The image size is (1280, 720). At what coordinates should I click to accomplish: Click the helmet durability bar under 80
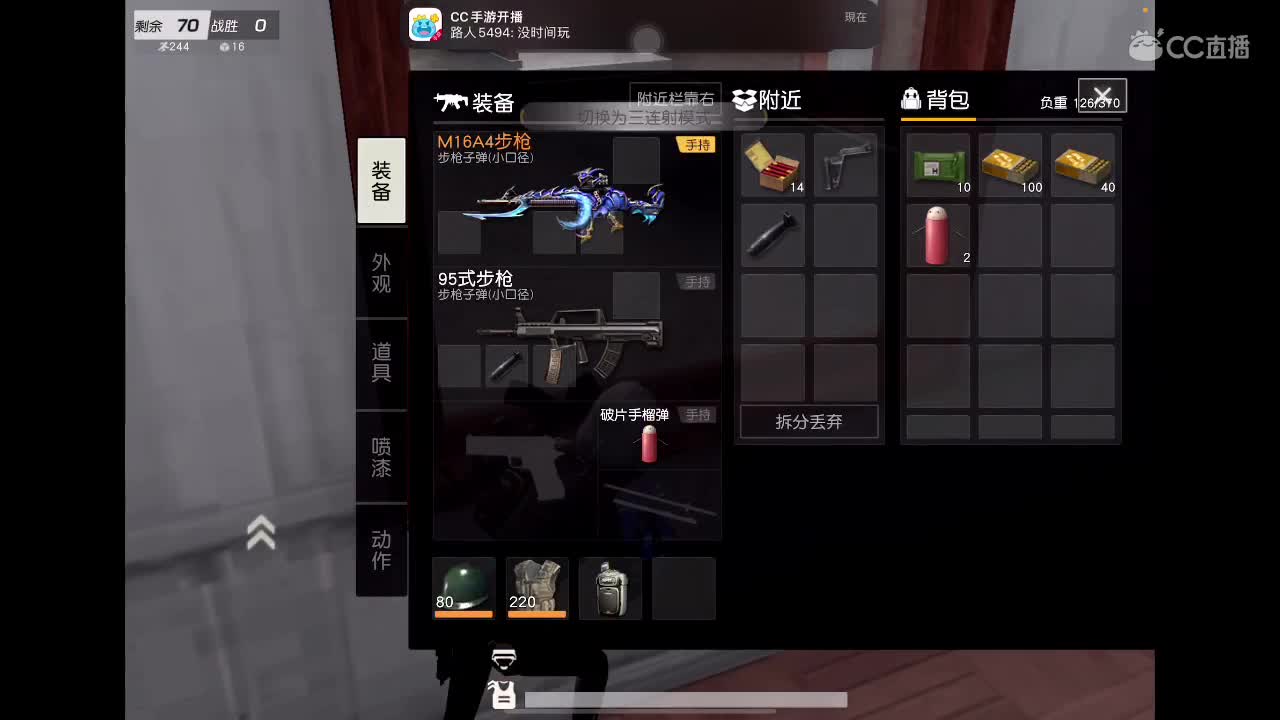click(463, 615)
